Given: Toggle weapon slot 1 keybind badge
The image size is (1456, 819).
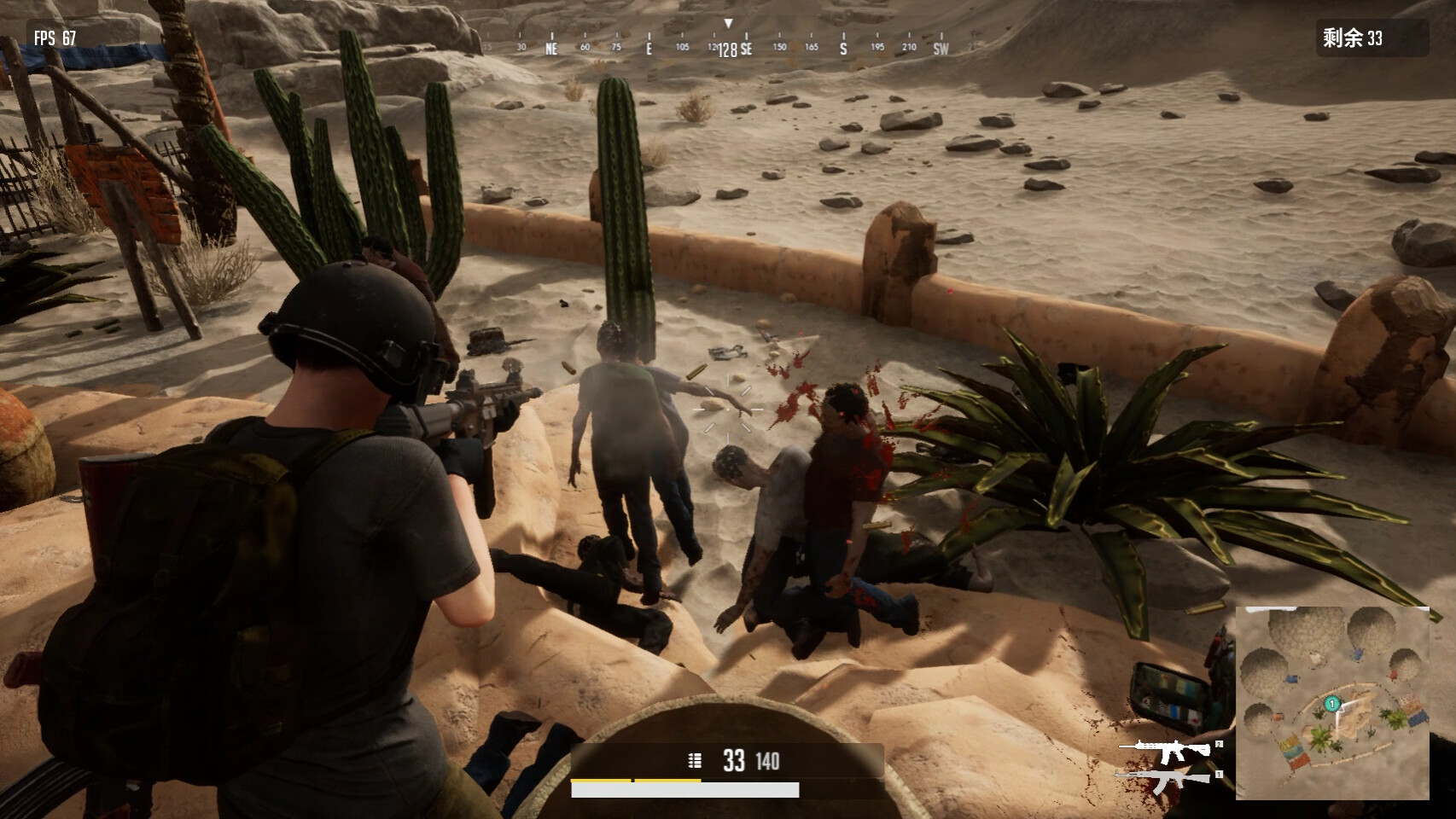Looking at the screenshot, I should point(1219,775).
